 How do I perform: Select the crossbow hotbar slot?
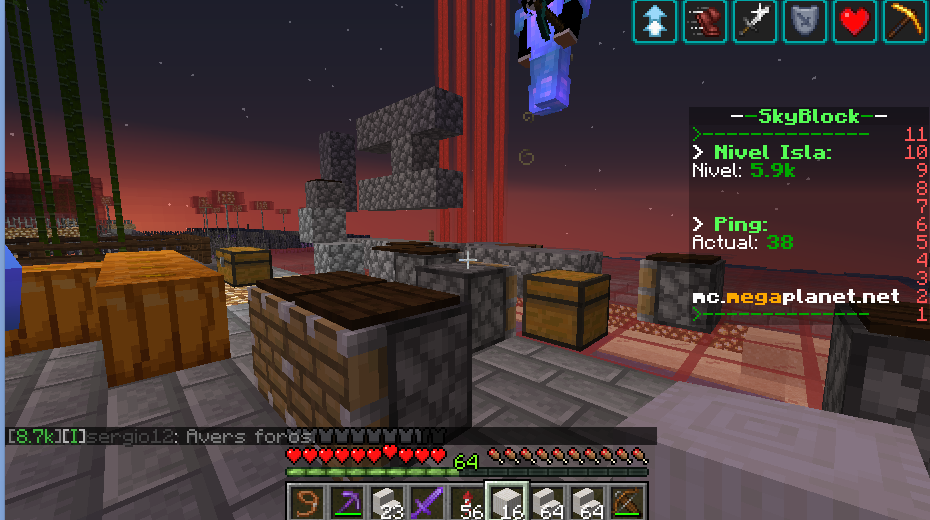pos(628,501)
